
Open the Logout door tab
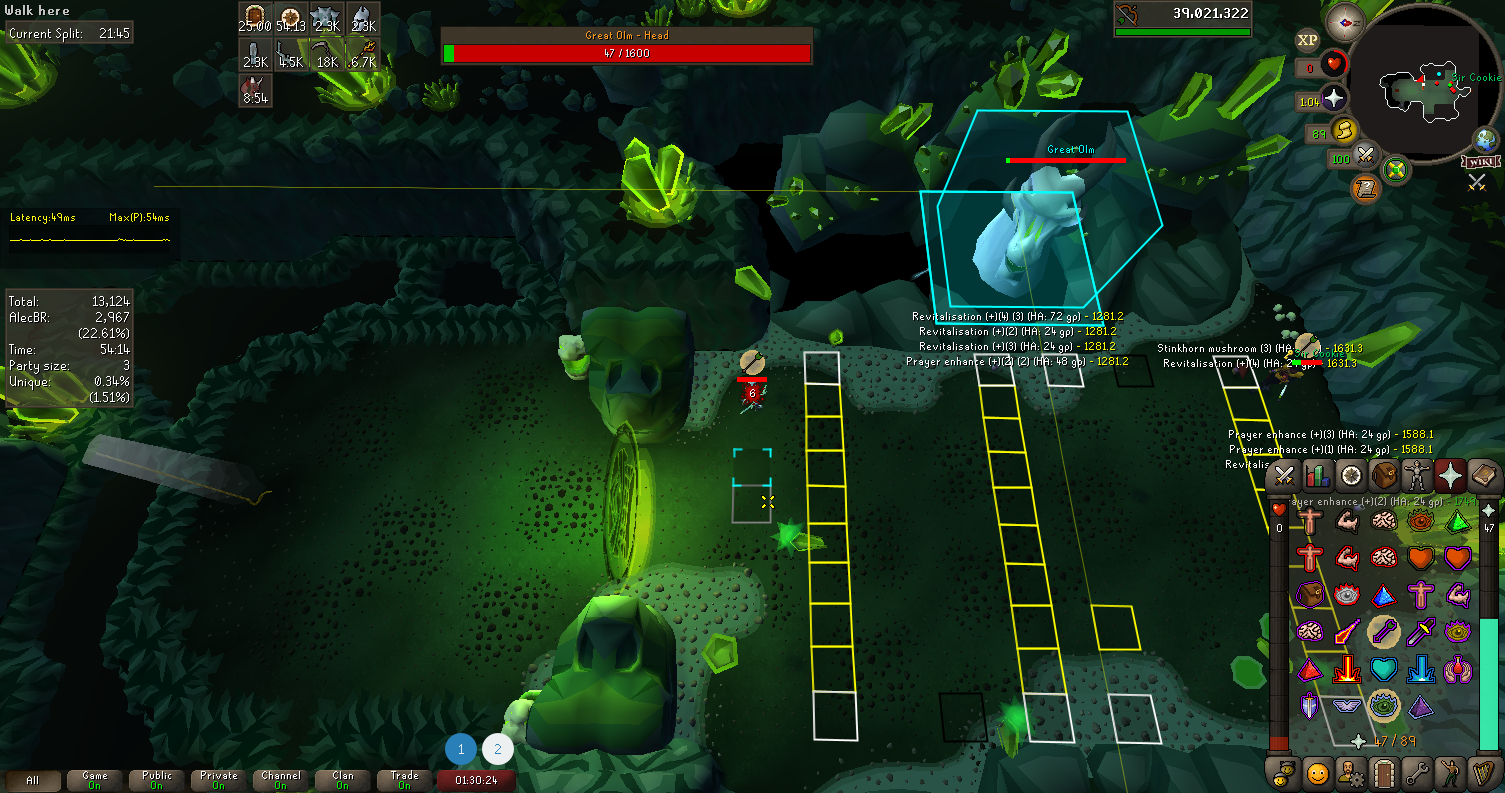coord(1385,772)
